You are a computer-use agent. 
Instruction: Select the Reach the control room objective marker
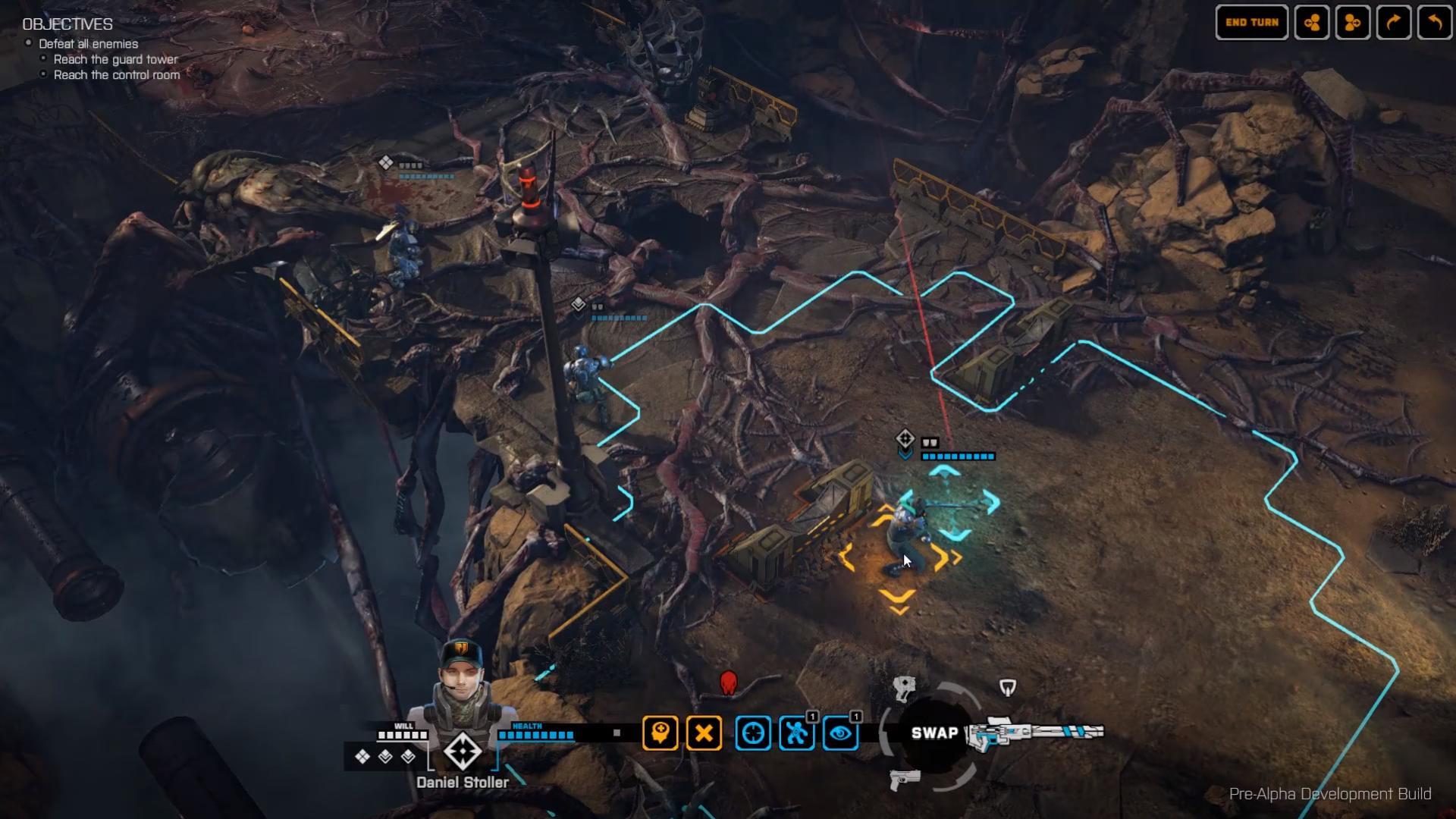[x=43, y=74]
